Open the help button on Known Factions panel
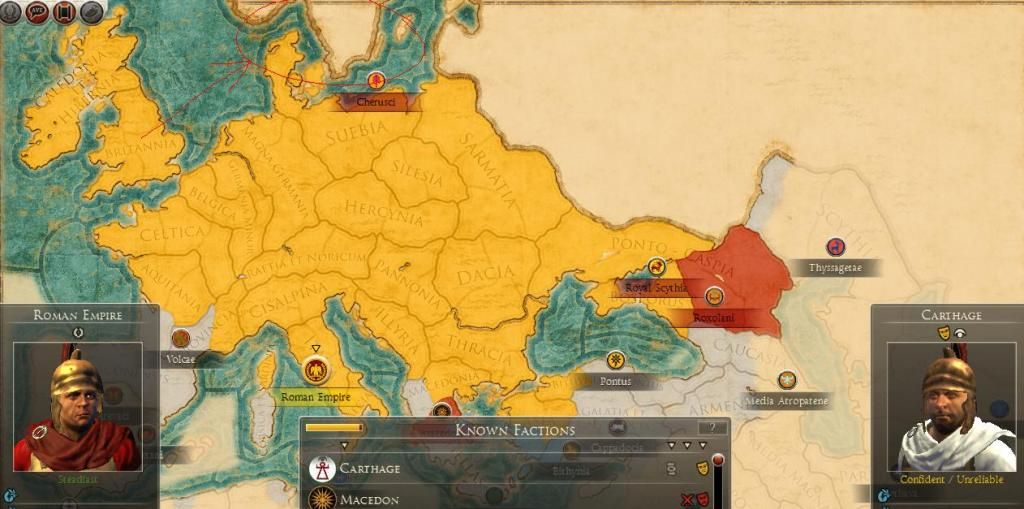 712,428
